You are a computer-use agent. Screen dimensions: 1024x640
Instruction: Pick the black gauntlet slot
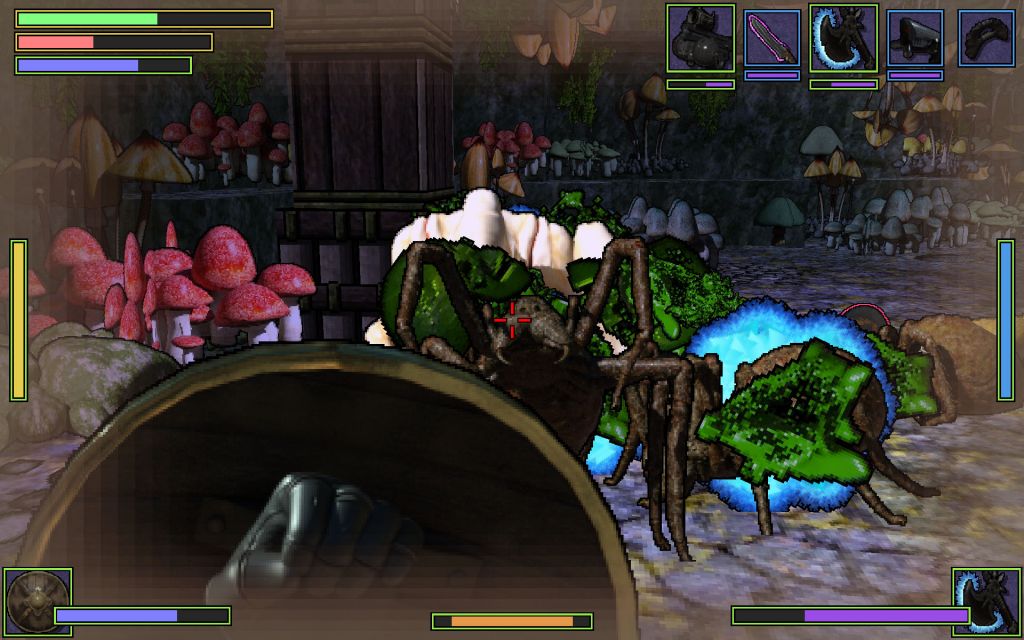[x=915, y=38]
